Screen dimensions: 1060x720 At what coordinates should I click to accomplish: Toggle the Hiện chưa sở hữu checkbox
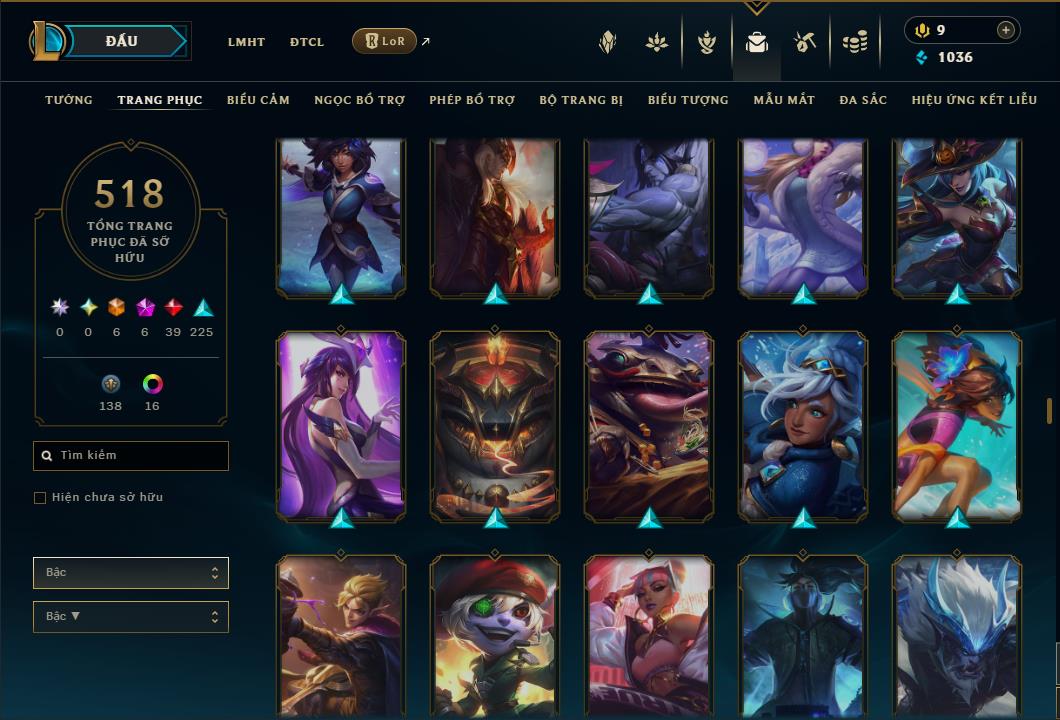point(40,498)
